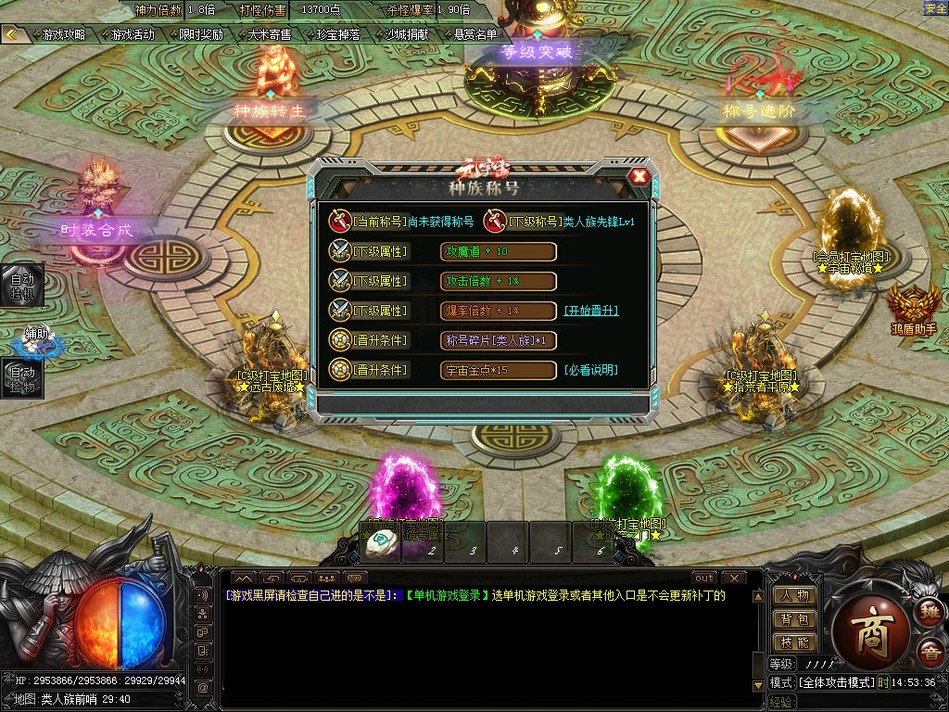Close the 神族称号 dialog
The height and width of the screenshot is (712, 949).
(x=640, y=177)
